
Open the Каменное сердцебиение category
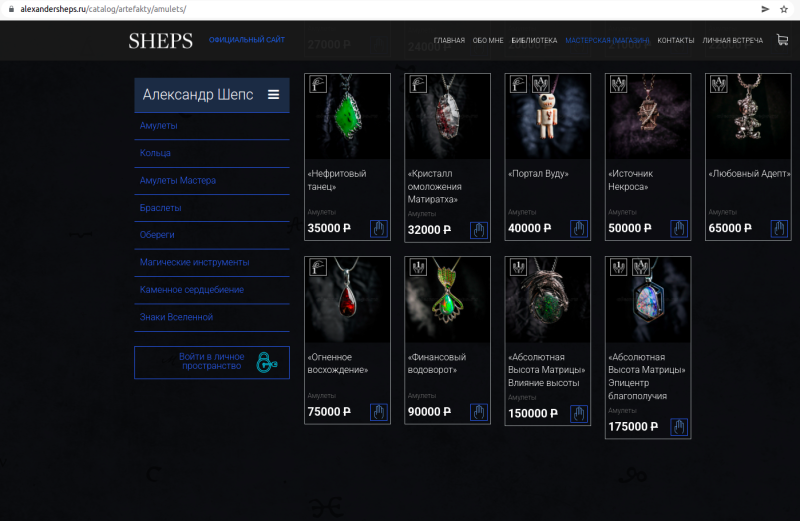pyautogui.click(x=192, y=290)
